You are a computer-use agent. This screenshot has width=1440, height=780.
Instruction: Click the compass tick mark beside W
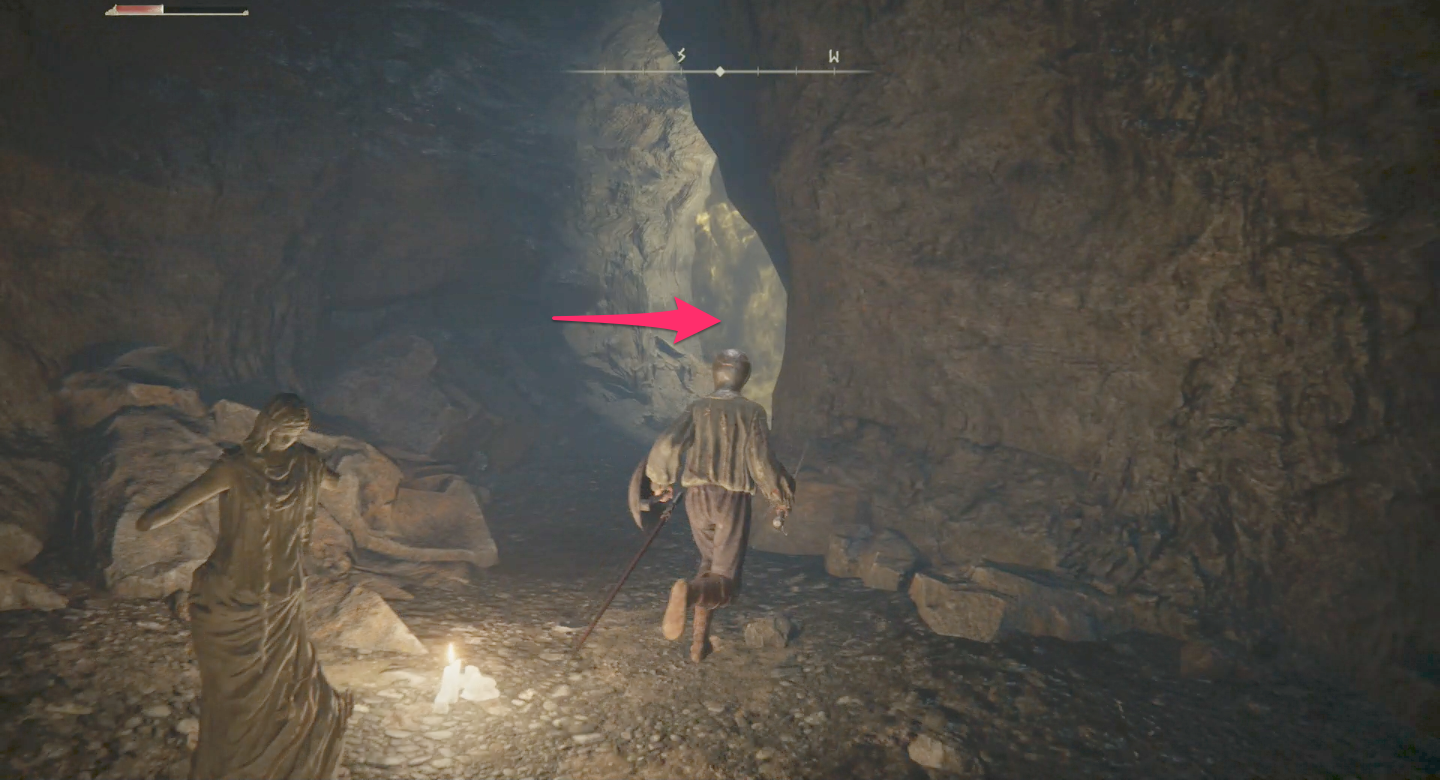tap(795, 70)
